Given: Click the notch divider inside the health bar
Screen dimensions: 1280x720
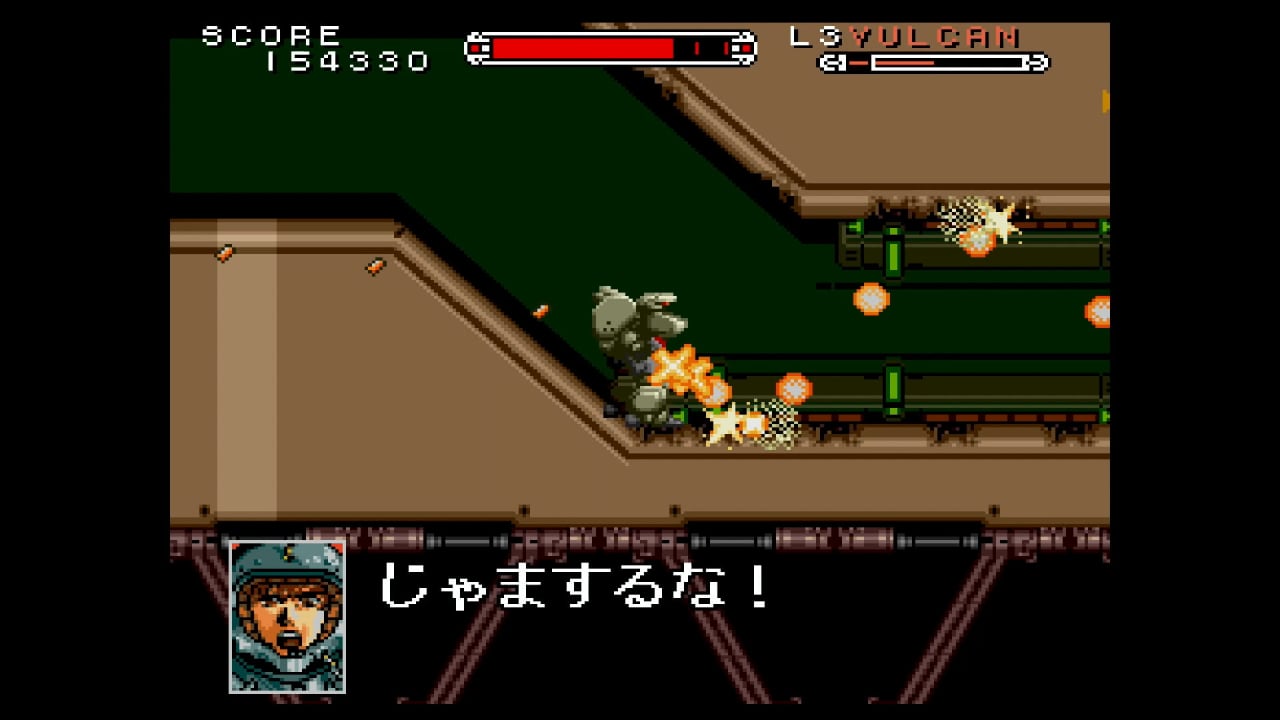Looking at the screenshot, I should tap(697, 47).
